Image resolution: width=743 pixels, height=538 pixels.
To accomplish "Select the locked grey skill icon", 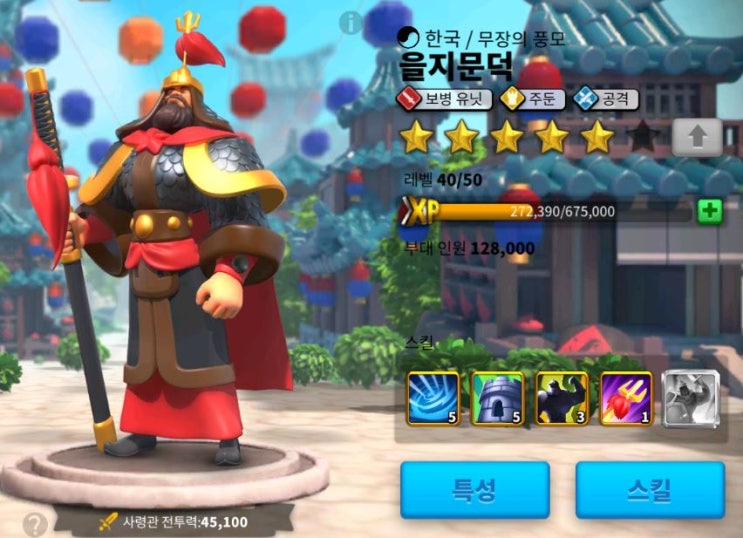I will pyautogui.click(x=688, y=397).
